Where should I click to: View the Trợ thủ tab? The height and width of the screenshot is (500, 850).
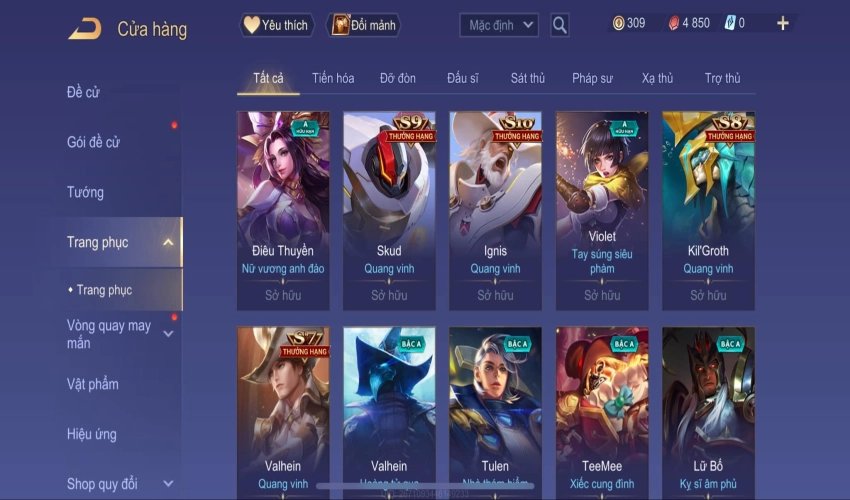722,78
